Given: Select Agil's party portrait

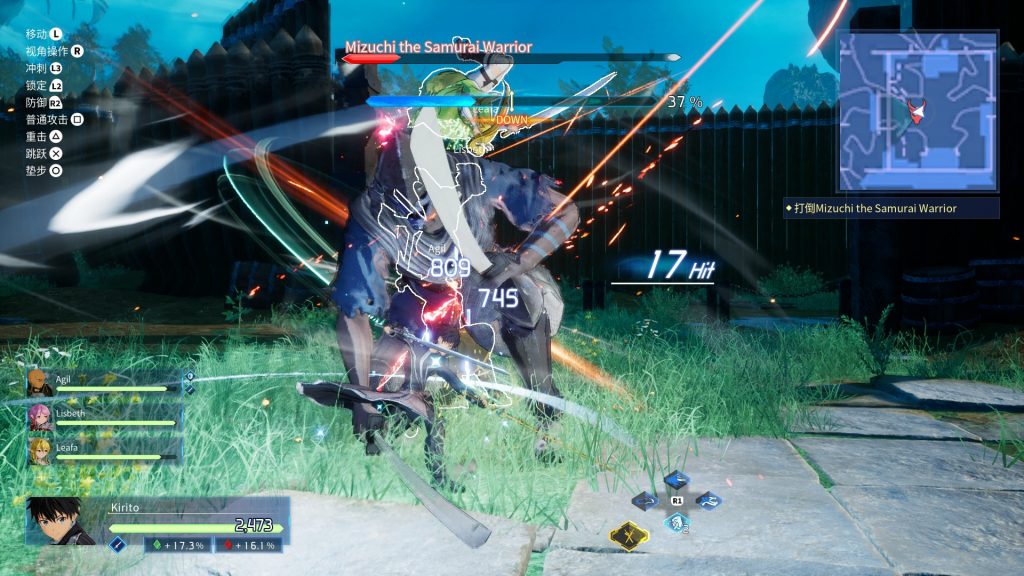Looking at the screenshot, I should pos(39,383).
